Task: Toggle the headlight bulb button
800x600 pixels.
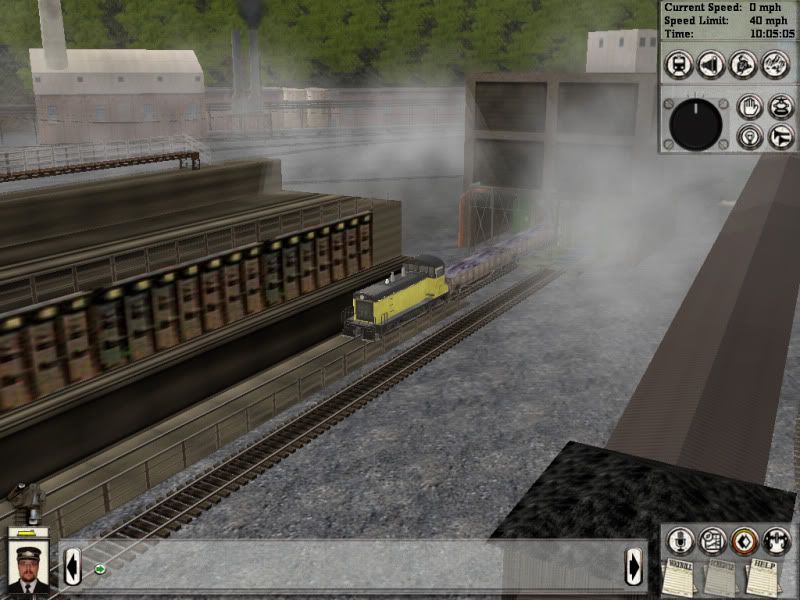Action: point(750,136)
